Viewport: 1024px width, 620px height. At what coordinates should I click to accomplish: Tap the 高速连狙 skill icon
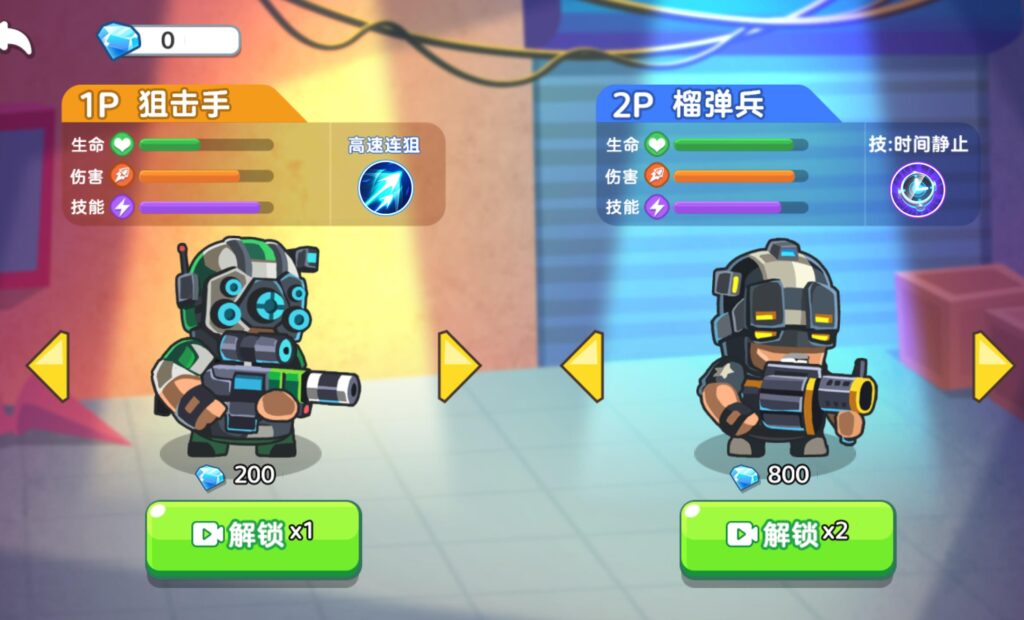coord(385,187)
